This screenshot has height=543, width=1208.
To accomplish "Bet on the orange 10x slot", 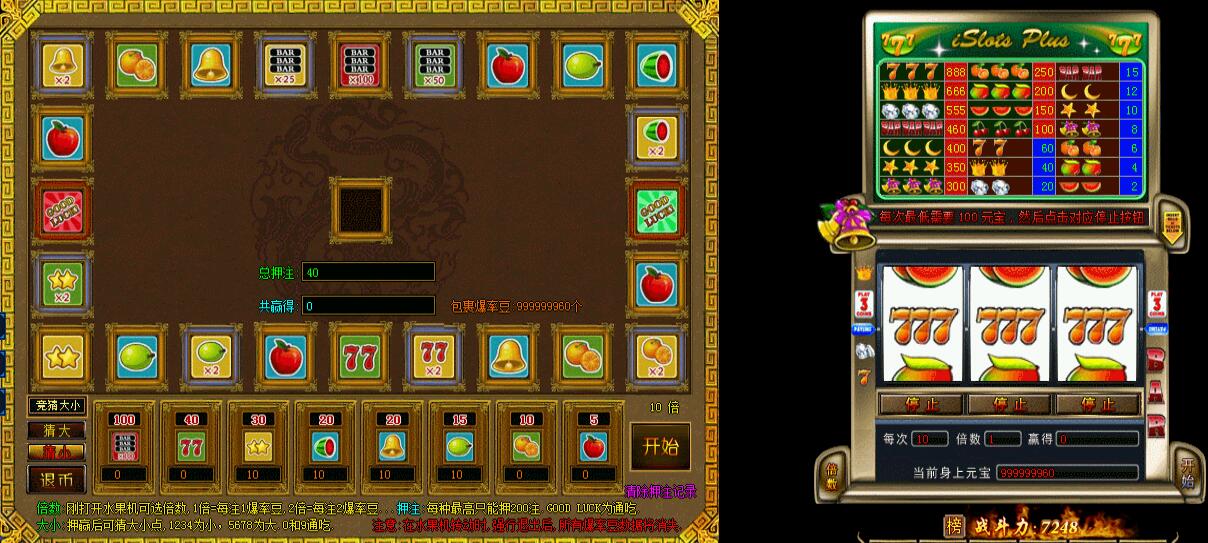I will click(523, 445).
